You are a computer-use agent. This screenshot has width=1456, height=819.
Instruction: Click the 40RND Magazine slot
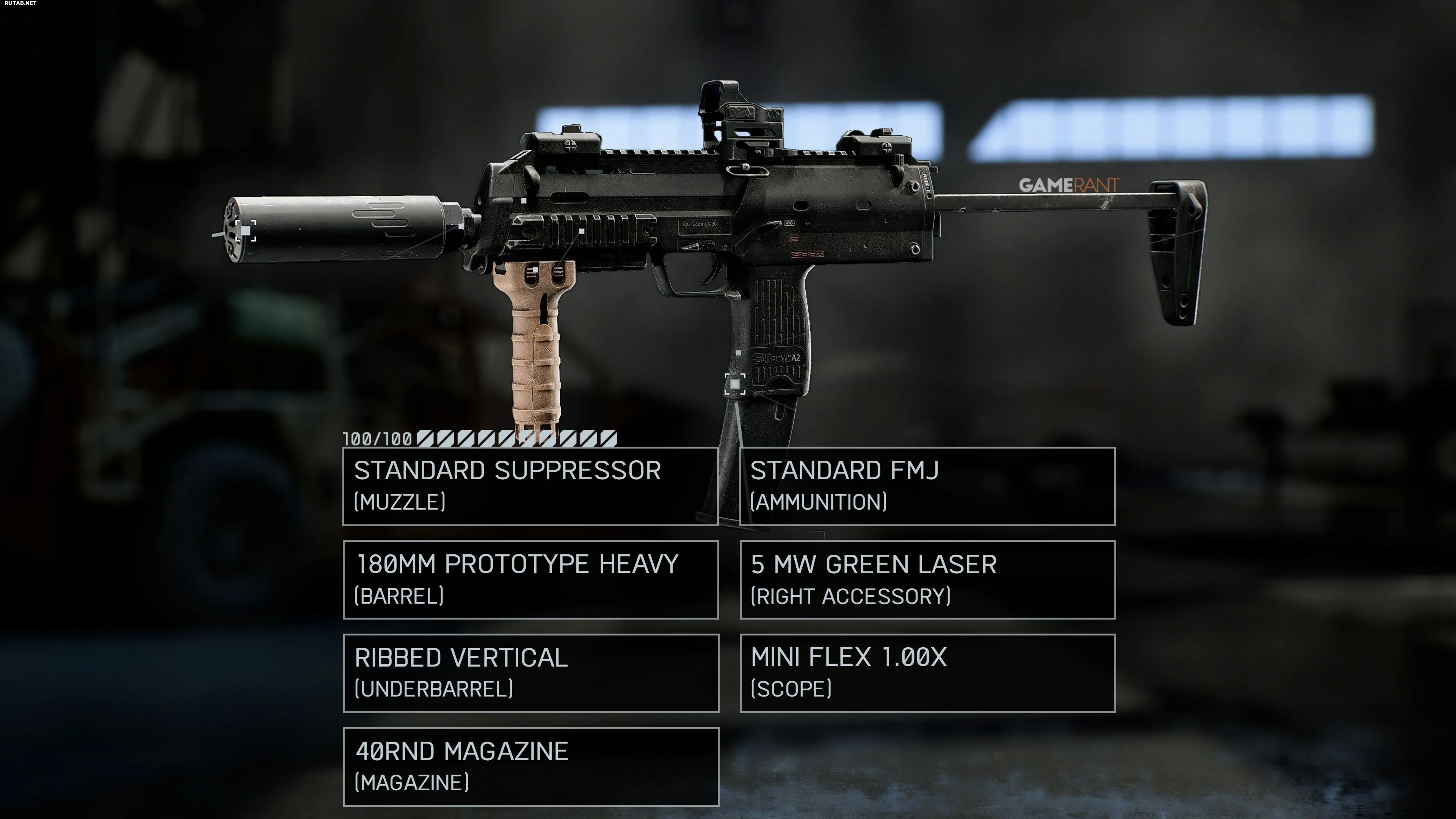tap(530, 766)
